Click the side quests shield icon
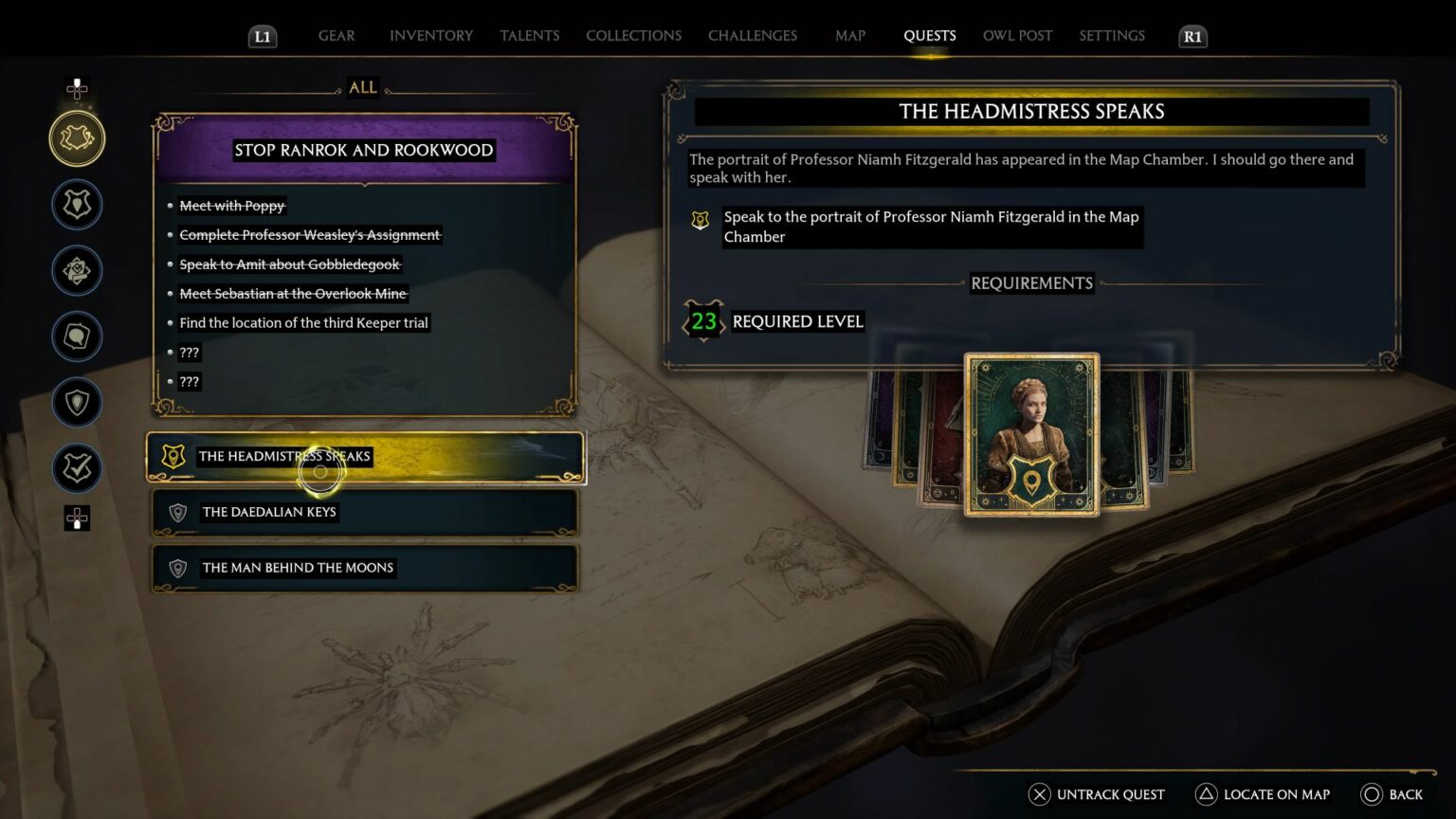The image size is (1456, 819). click(77, 403)
